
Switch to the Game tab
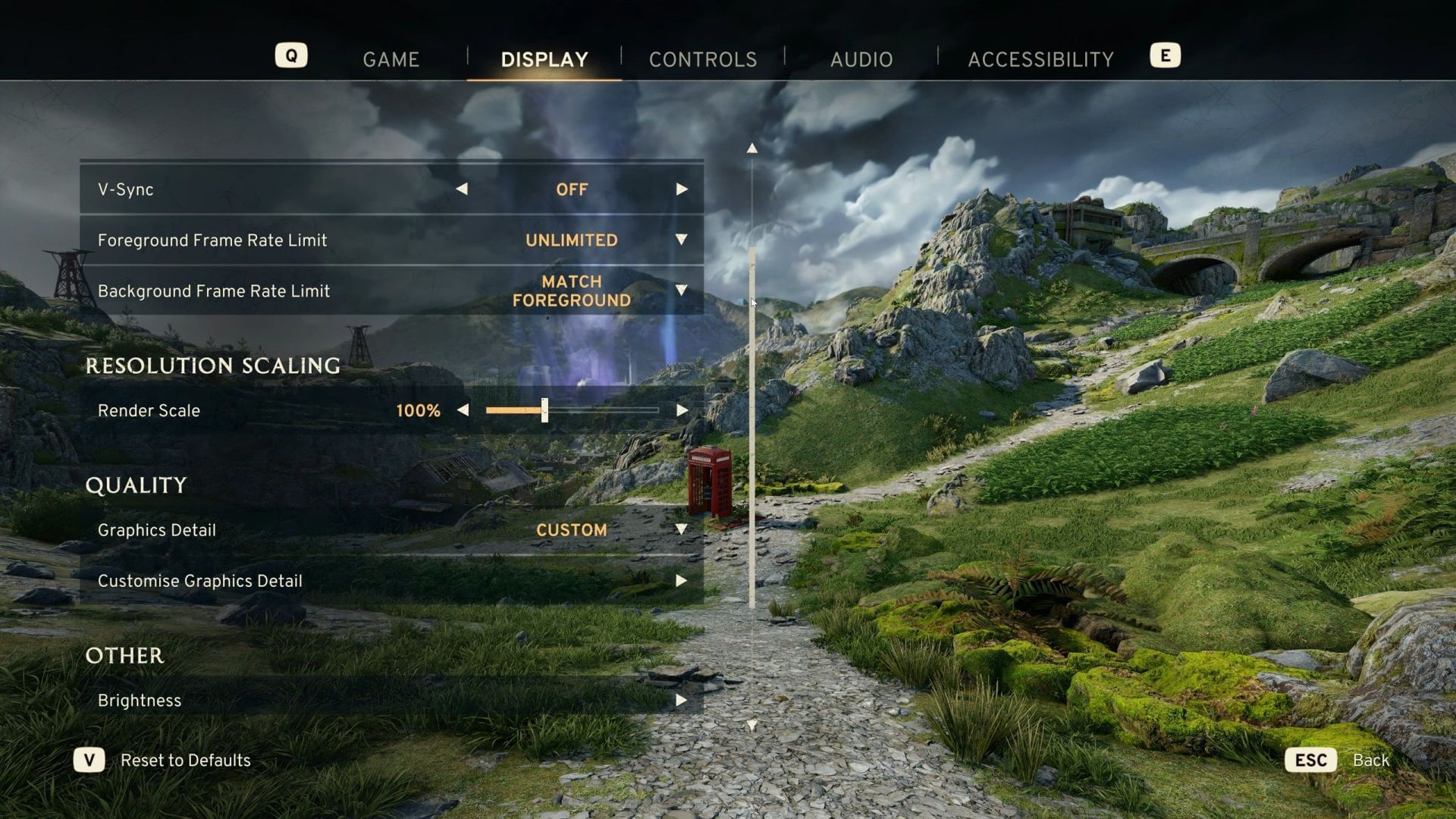(391, 59)
